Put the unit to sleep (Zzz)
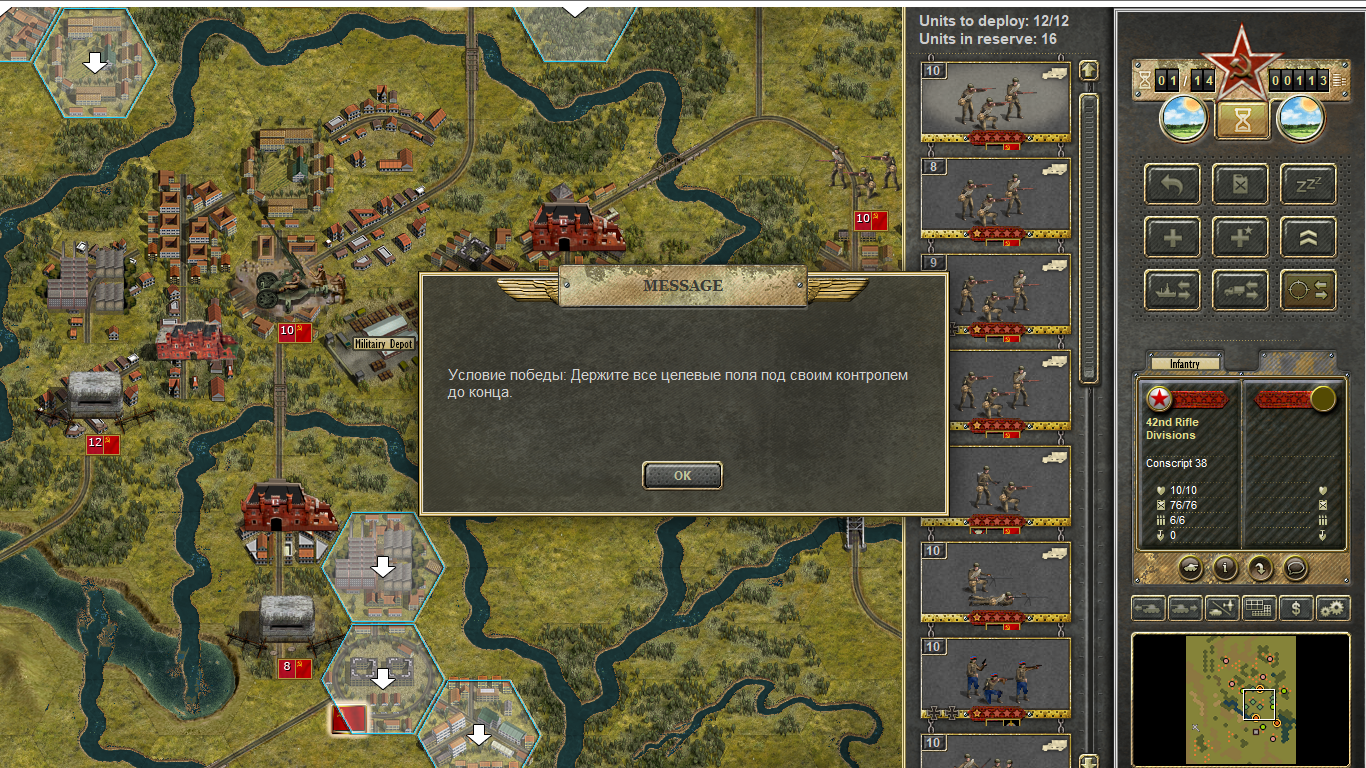 [1308, 185]
